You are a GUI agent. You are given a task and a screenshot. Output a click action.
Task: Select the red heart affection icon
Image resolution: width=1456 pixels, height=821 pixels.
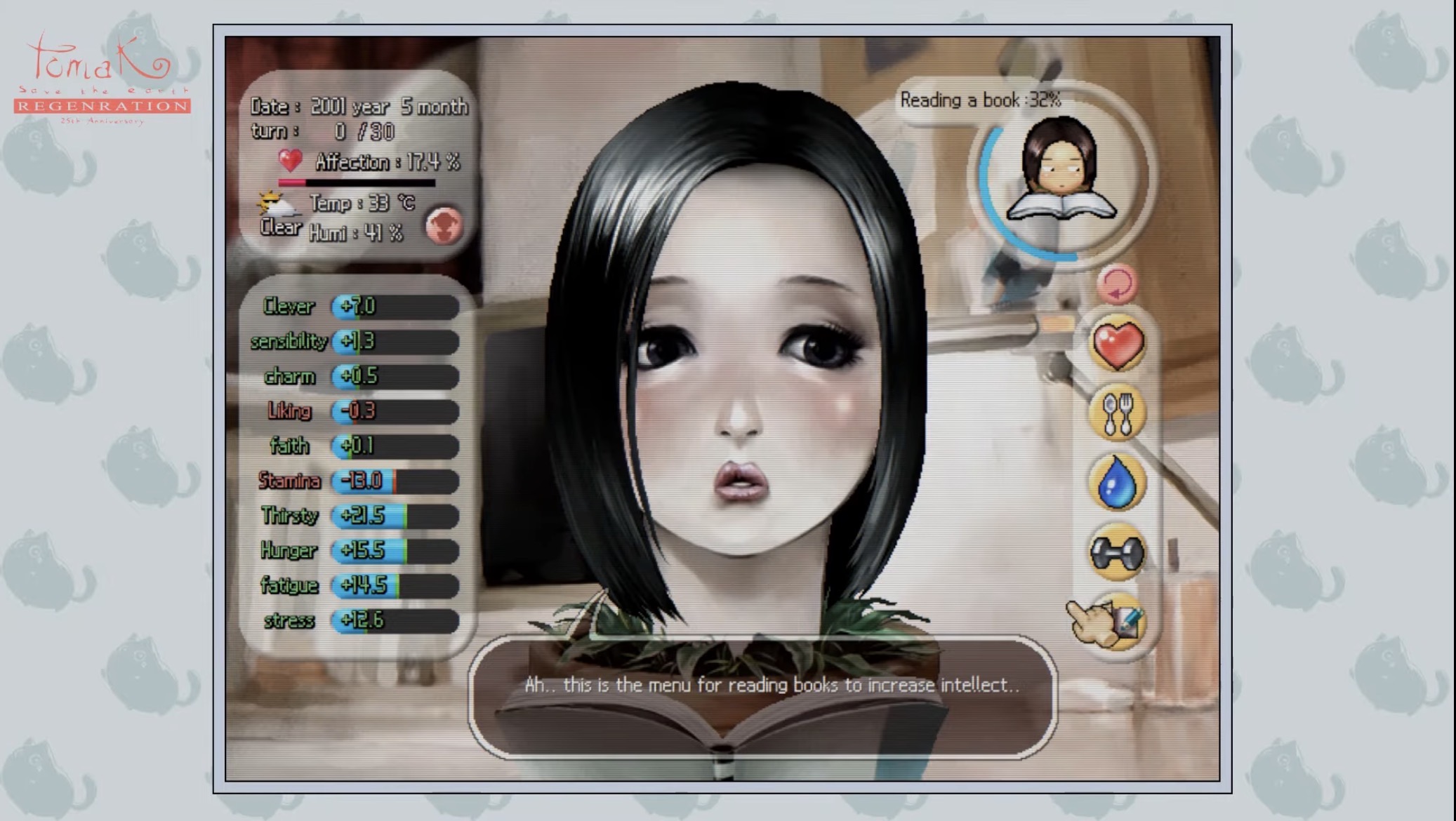click(x=1117, y=345)
